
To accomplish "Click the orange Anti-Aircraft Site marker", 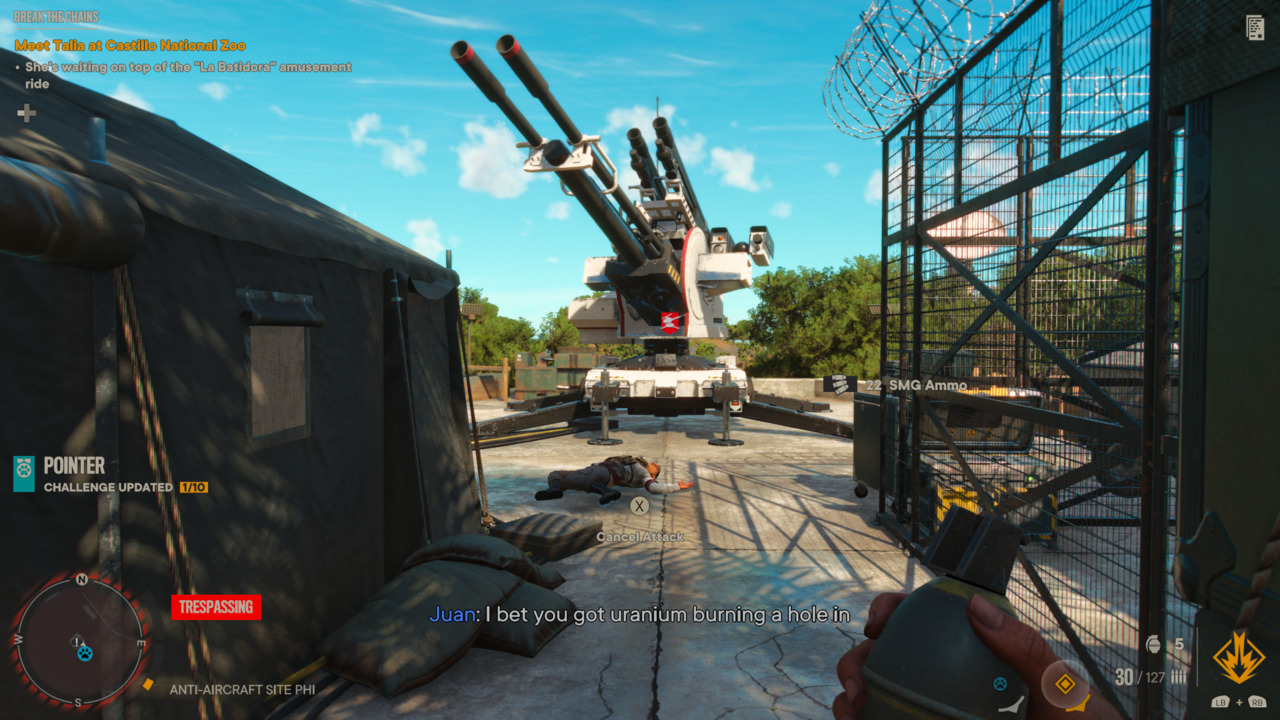I will 148,684.
